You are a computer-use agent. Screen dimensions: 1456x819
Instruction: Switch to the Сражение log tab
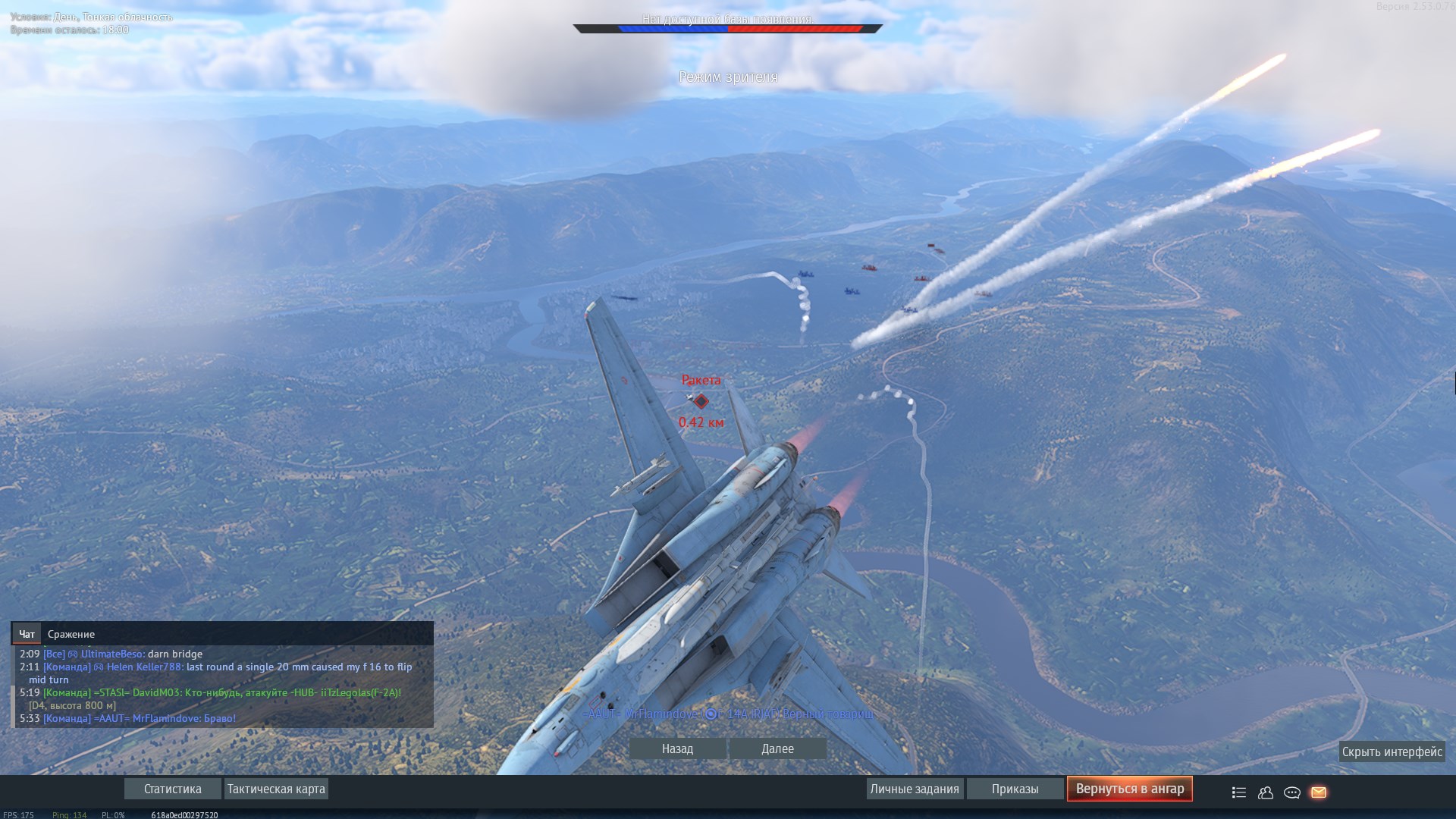pos(71,634)
